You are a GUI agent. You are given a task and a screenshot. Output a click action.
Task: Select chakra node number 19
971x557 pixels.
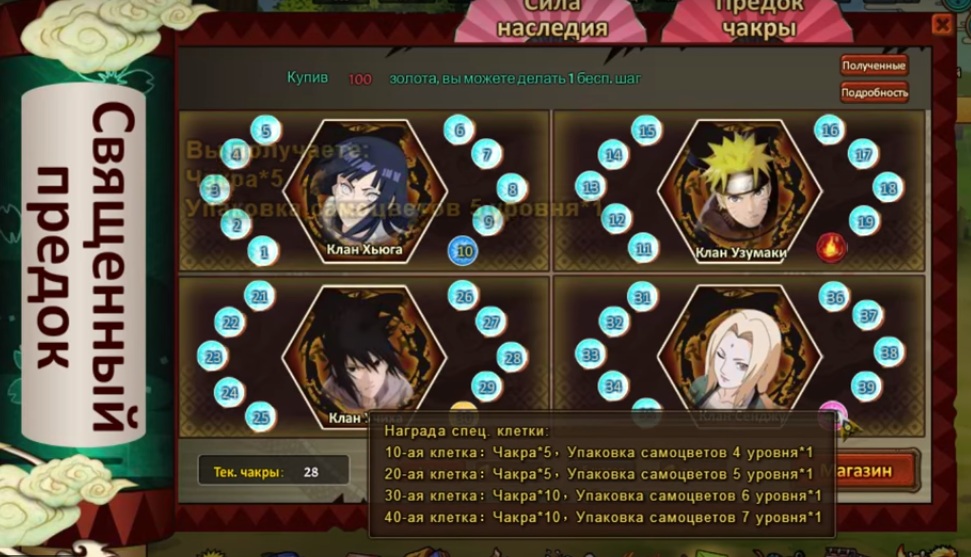[x=864, y=221]
